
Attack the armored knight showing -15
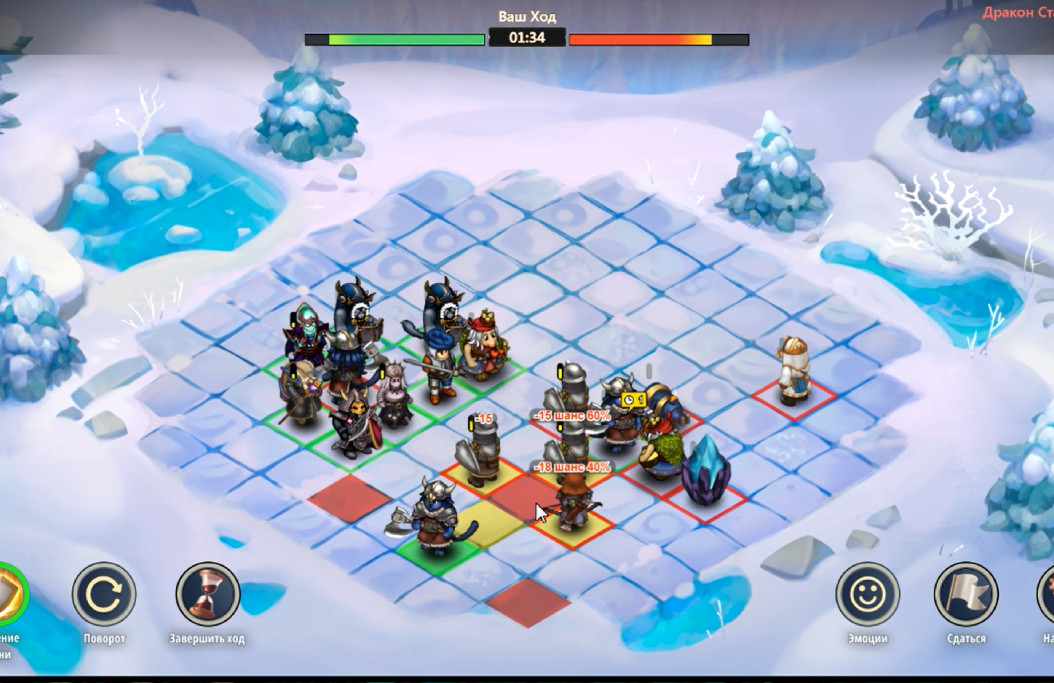tap(478, 452)
